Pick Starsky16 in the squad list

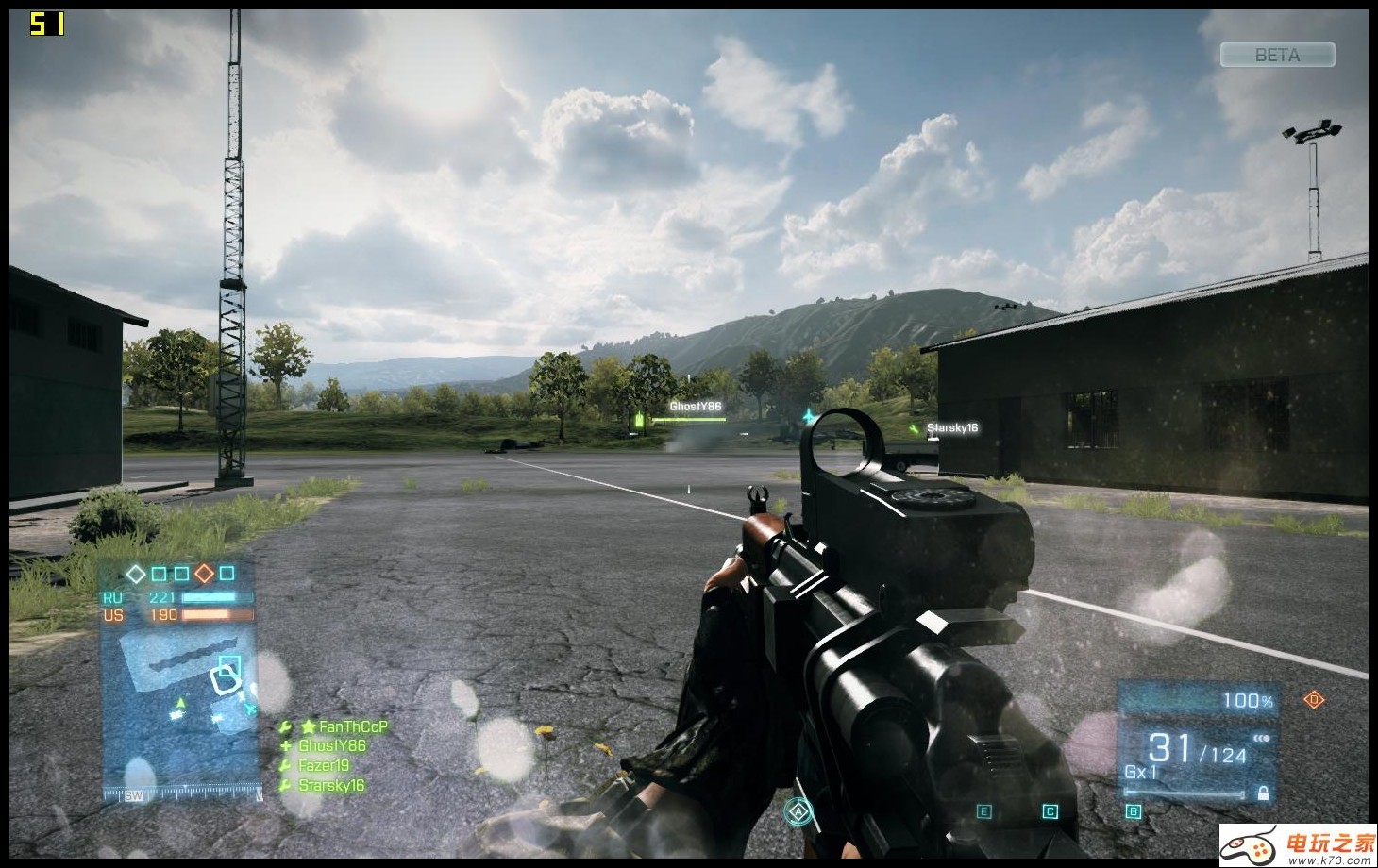tap(330, 785)
